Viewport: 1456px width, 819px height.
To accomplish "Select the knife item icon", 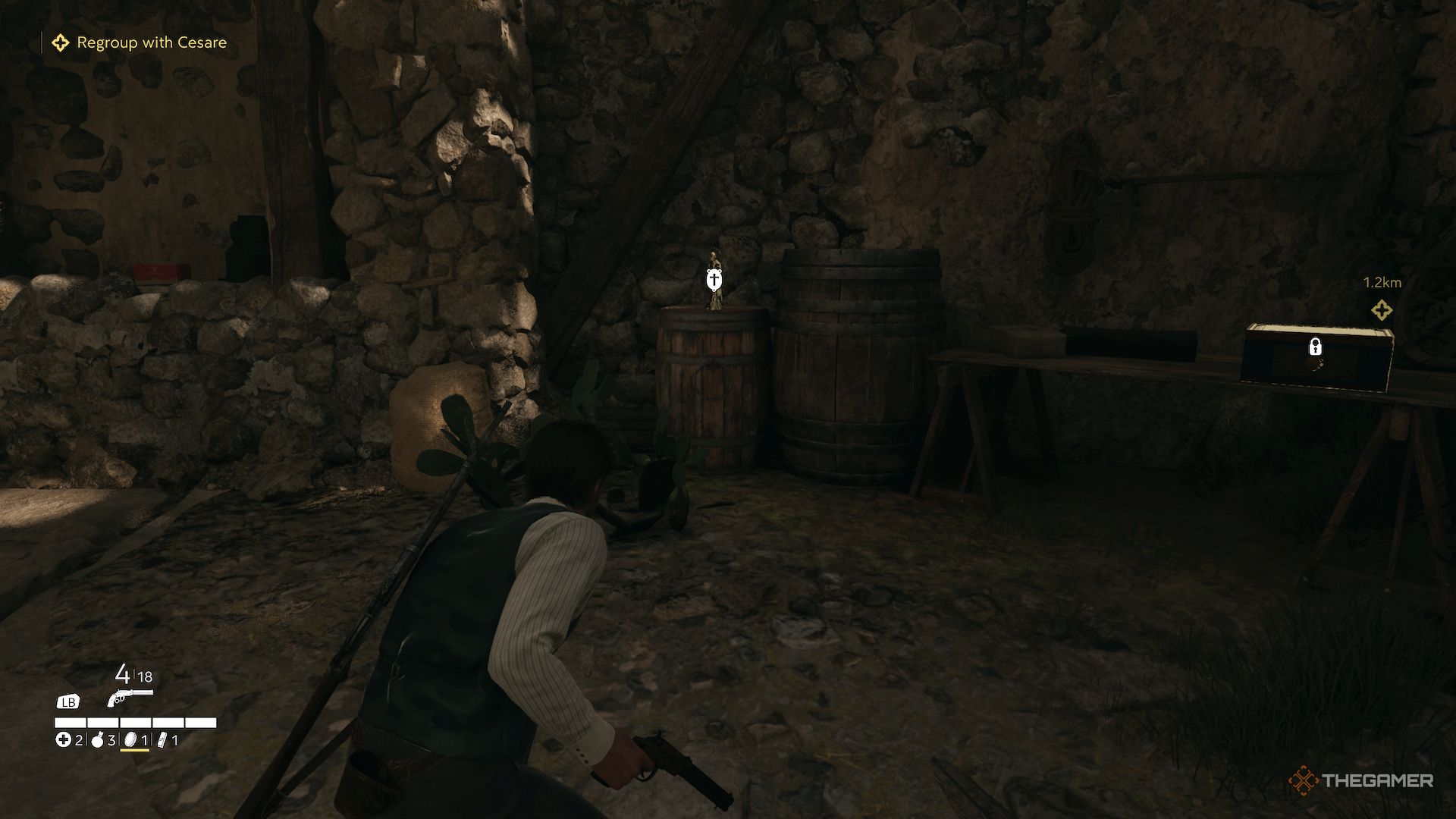I will (162, 739).
